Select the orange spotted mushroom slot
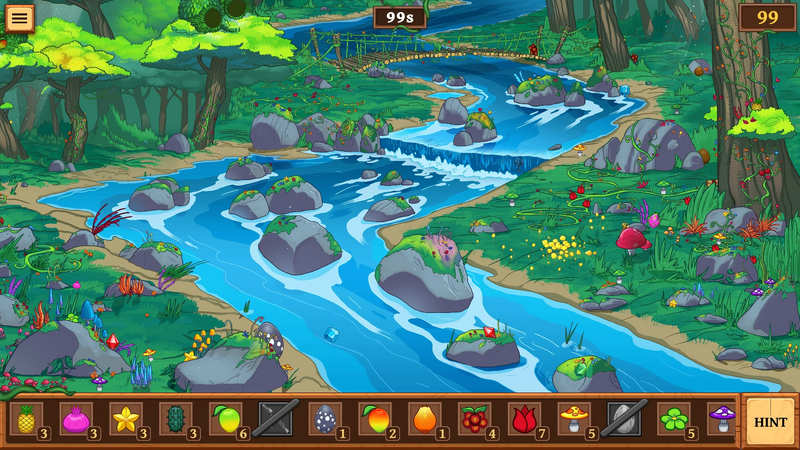Screen dimensions: 800x450 [x=575, y=418]
